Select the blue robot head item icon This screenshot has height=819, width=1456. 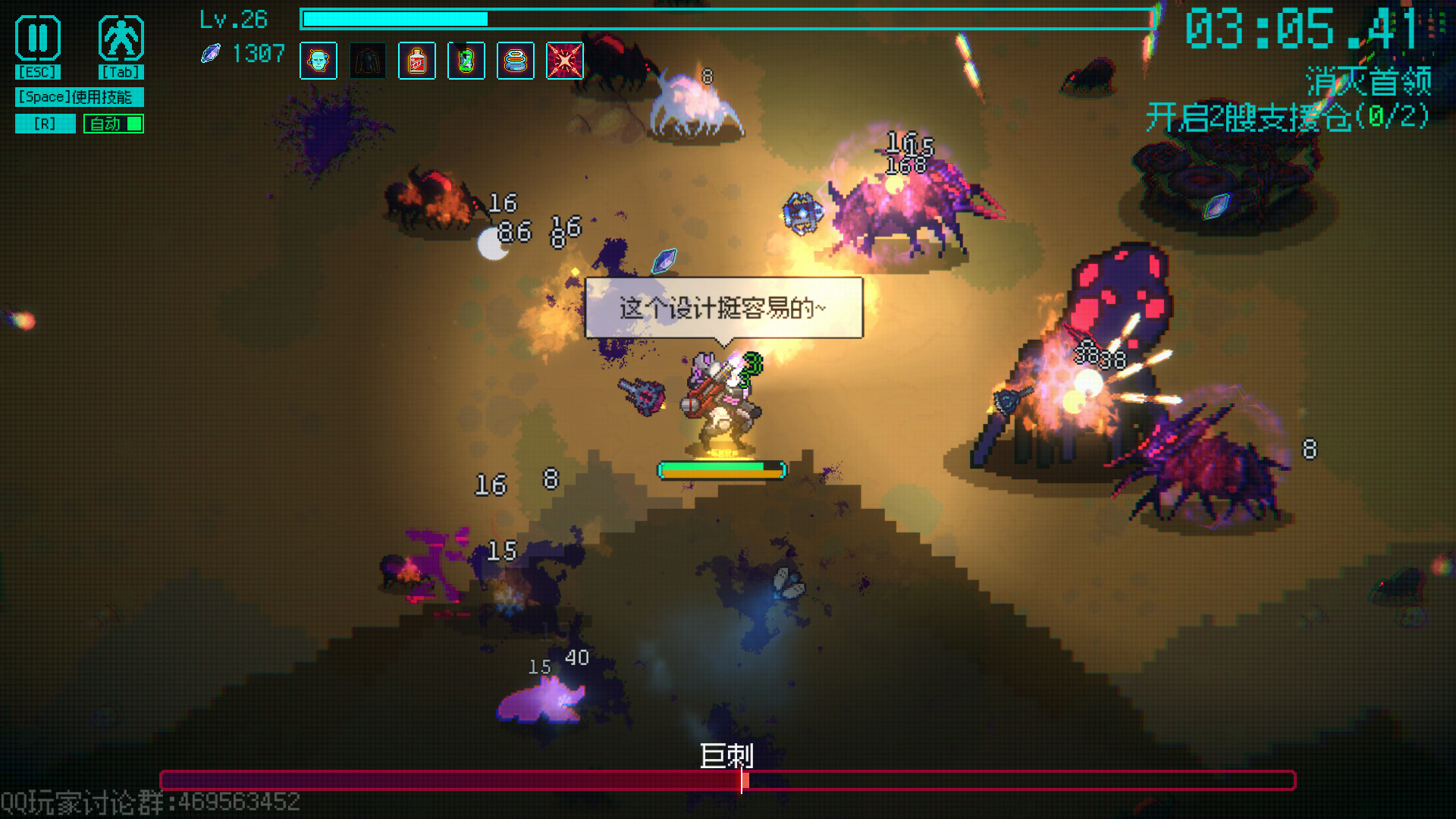318,61
